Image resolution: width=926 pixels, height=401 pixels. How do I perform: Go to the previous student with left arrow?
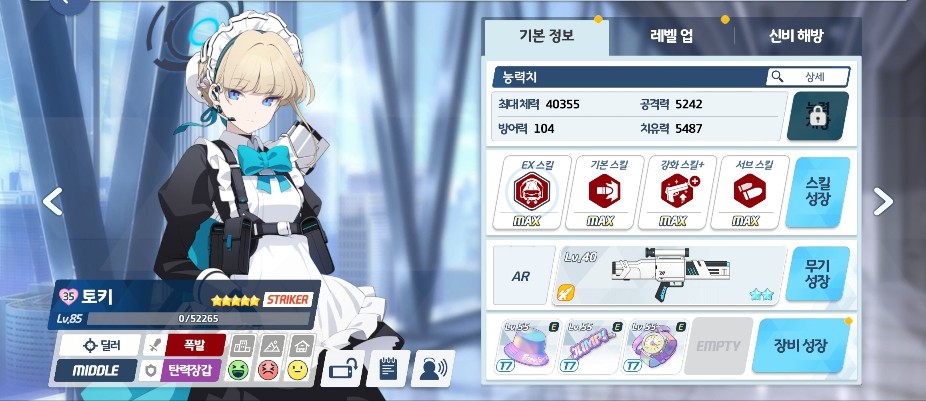coord(53,201)
